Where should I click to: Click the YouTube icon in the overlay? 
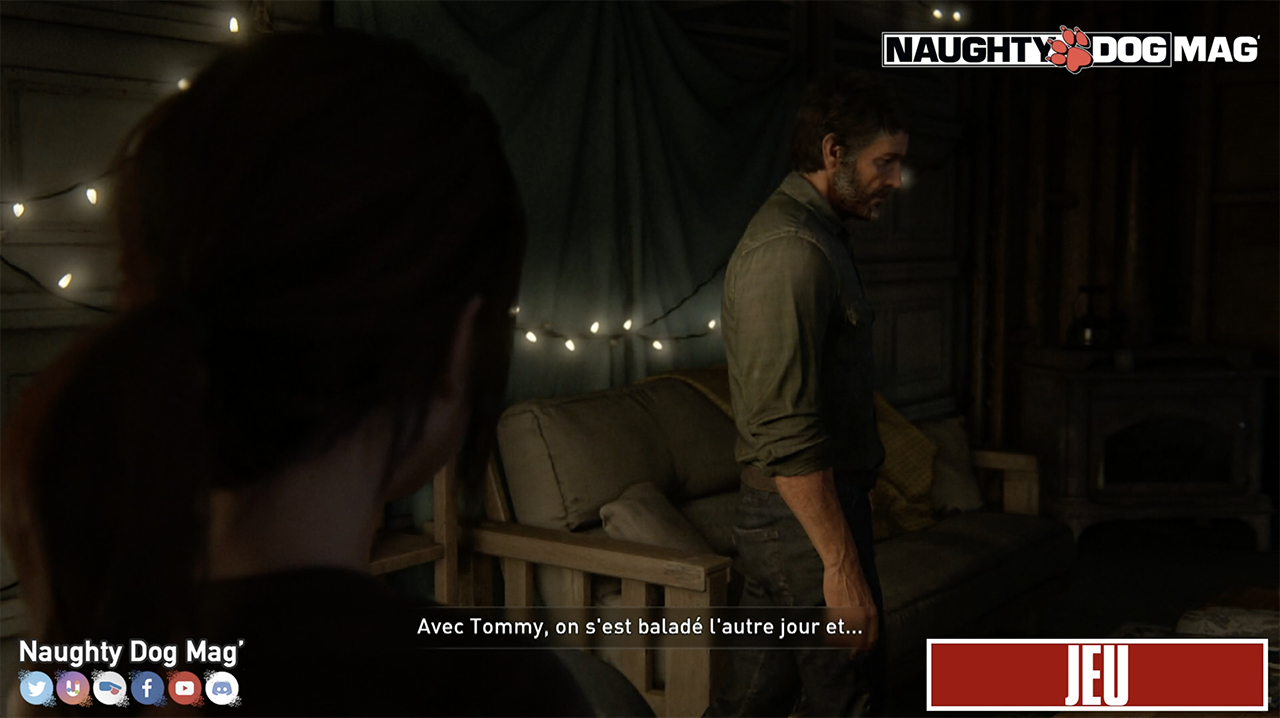[185, 688]
